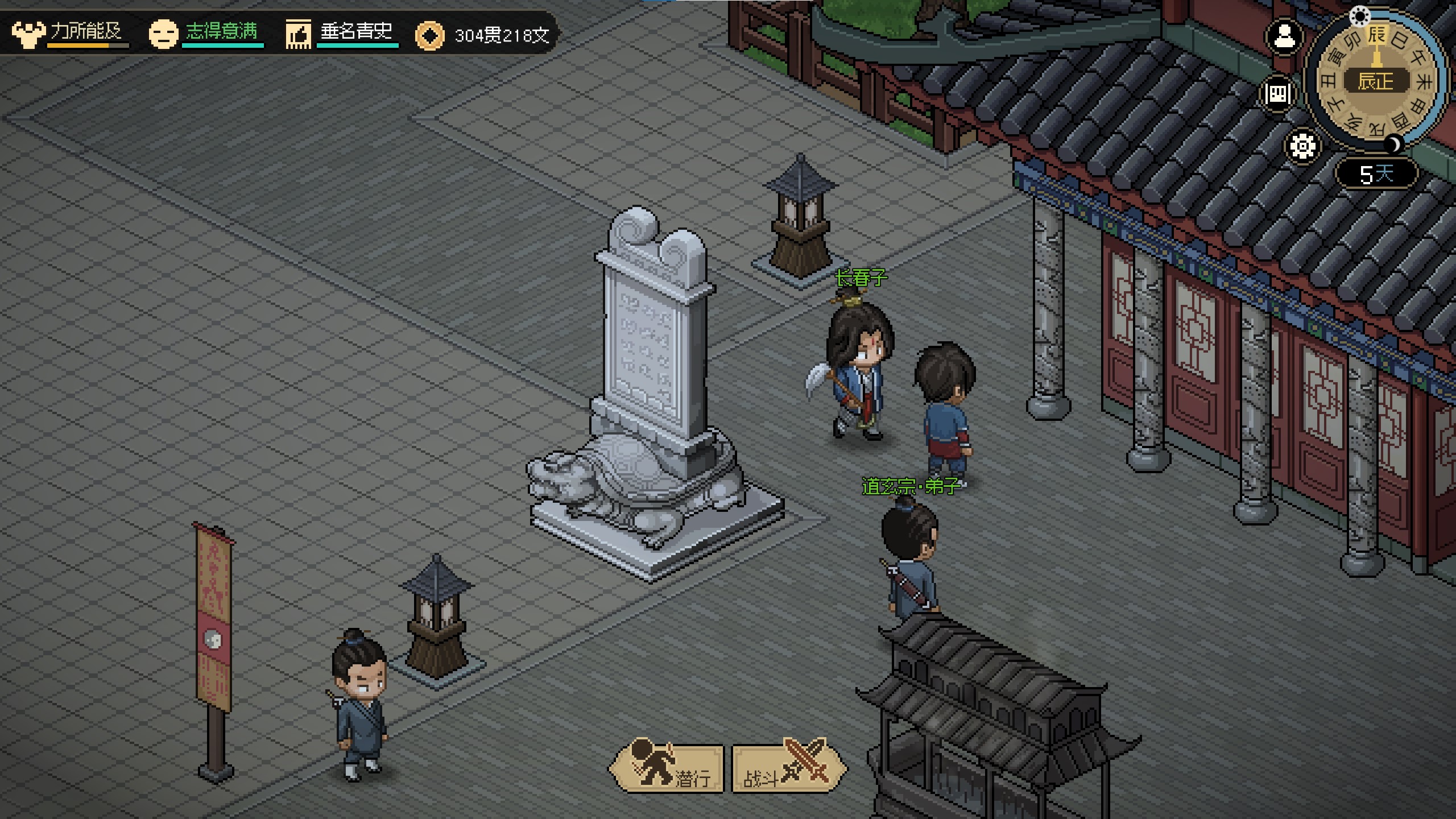Show the 垂名青史 reputation status
Viewport: 1456px width, 819px height.
[341, 33]
